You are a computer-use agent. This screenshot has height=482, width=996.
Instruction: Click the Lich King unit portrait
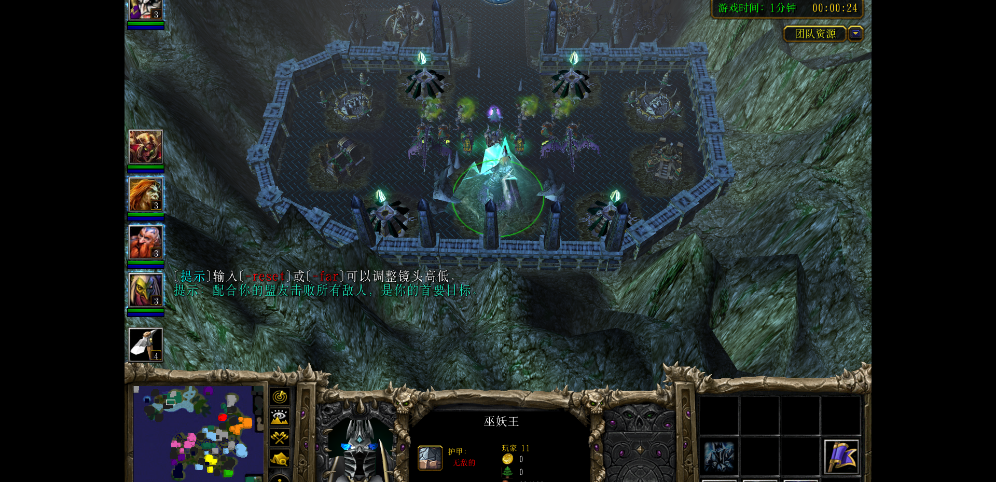[360, 442]
